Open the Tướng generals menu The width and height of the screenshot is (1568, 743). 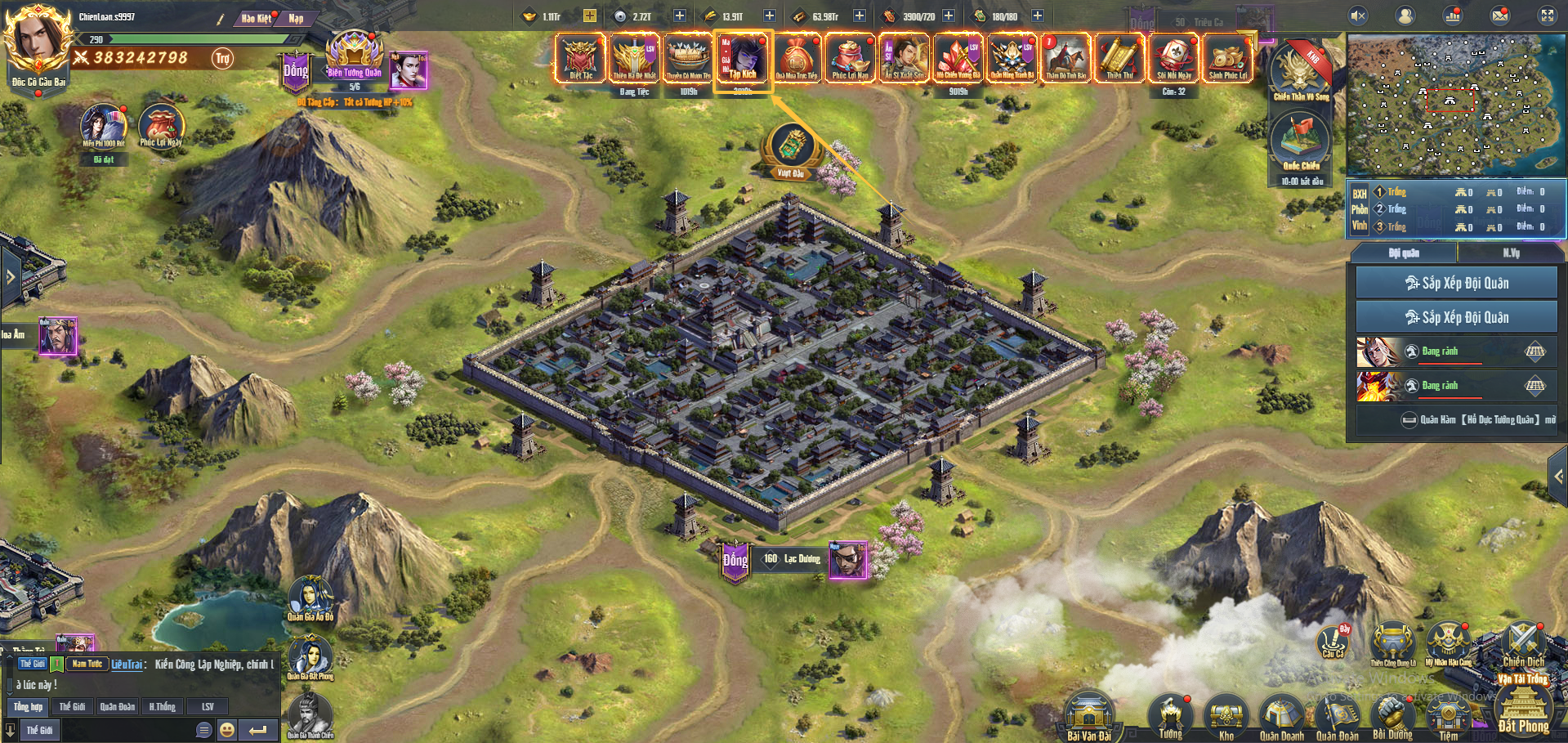1170,716
